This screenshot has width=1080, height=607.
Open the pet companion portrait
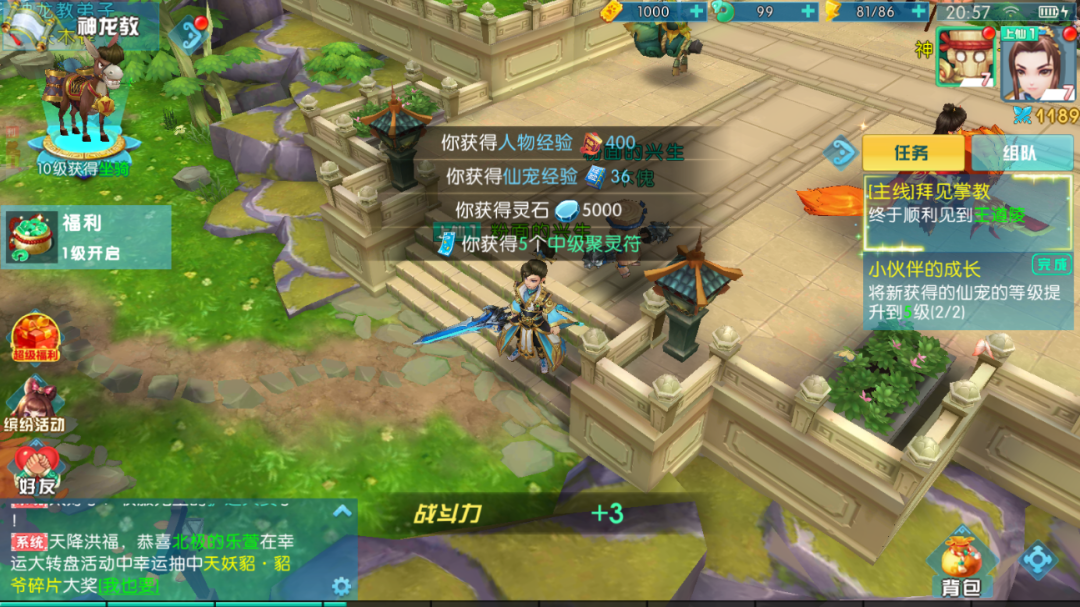[x=963, y=58]
